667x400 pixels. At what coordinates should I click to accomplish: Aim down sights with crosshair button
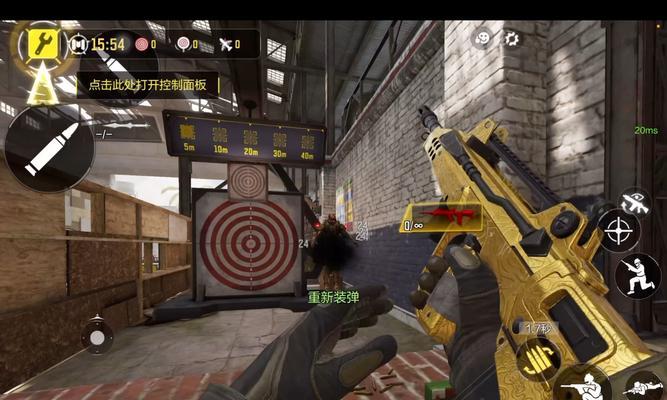click(x=620, y=232)
